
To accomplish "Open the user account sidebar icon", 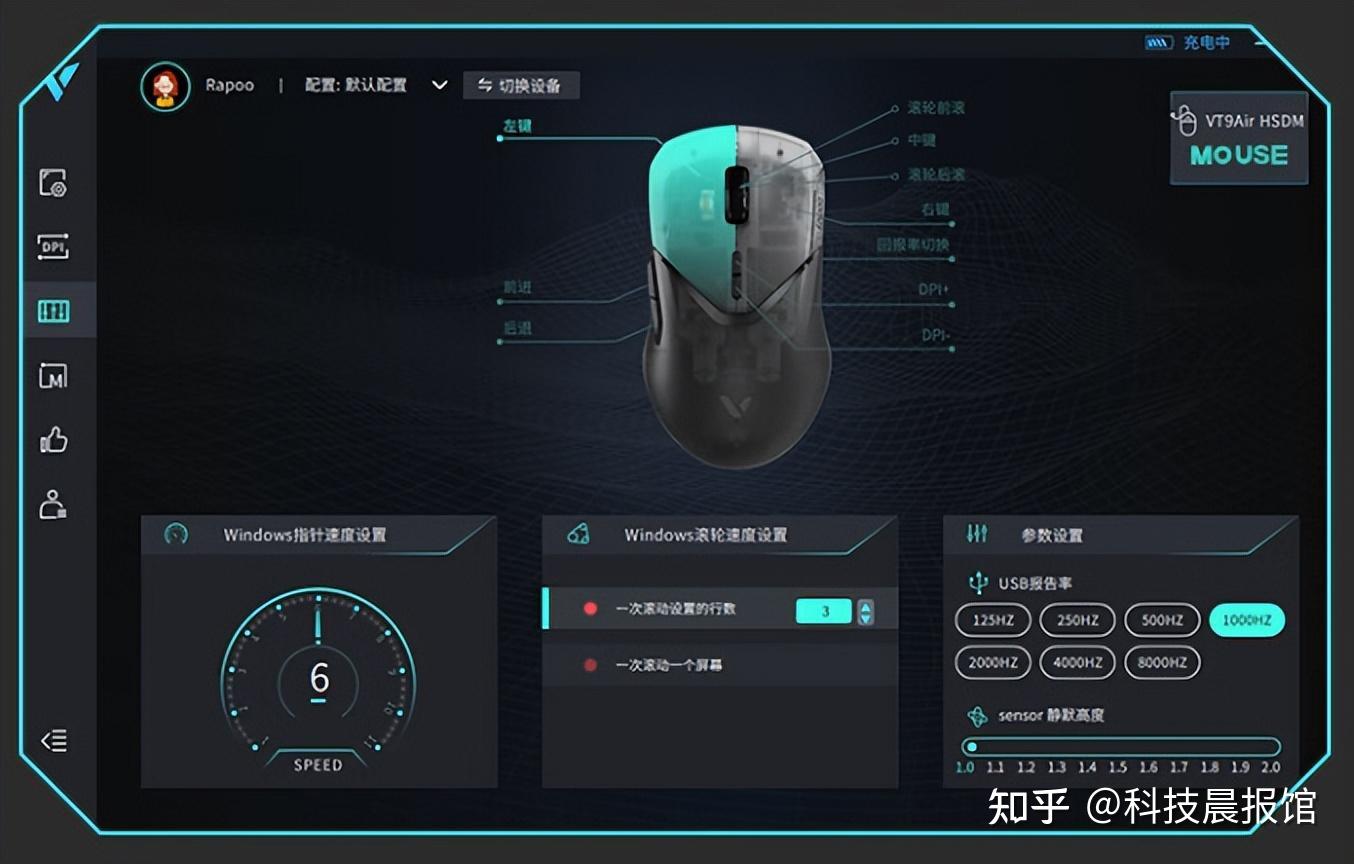I will tap(55, 504).
